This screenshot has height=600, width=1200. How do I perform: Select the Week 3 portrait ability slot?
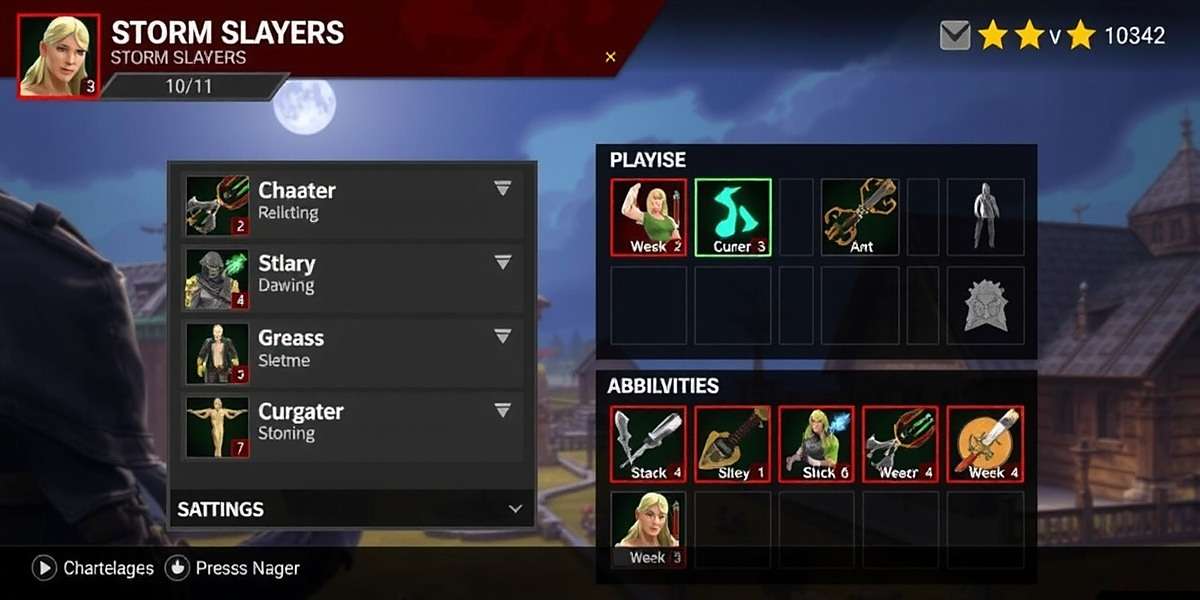(649, 530)
